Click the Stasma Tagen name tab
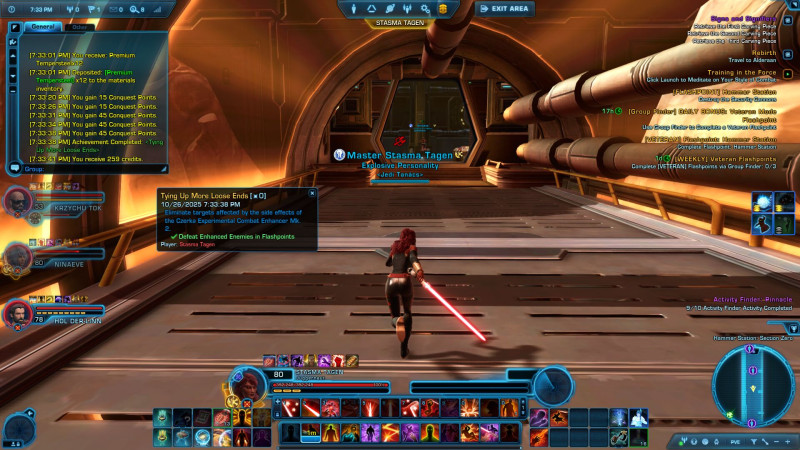The width and height of the screenshot is (800, 450). tap(399, 22)
